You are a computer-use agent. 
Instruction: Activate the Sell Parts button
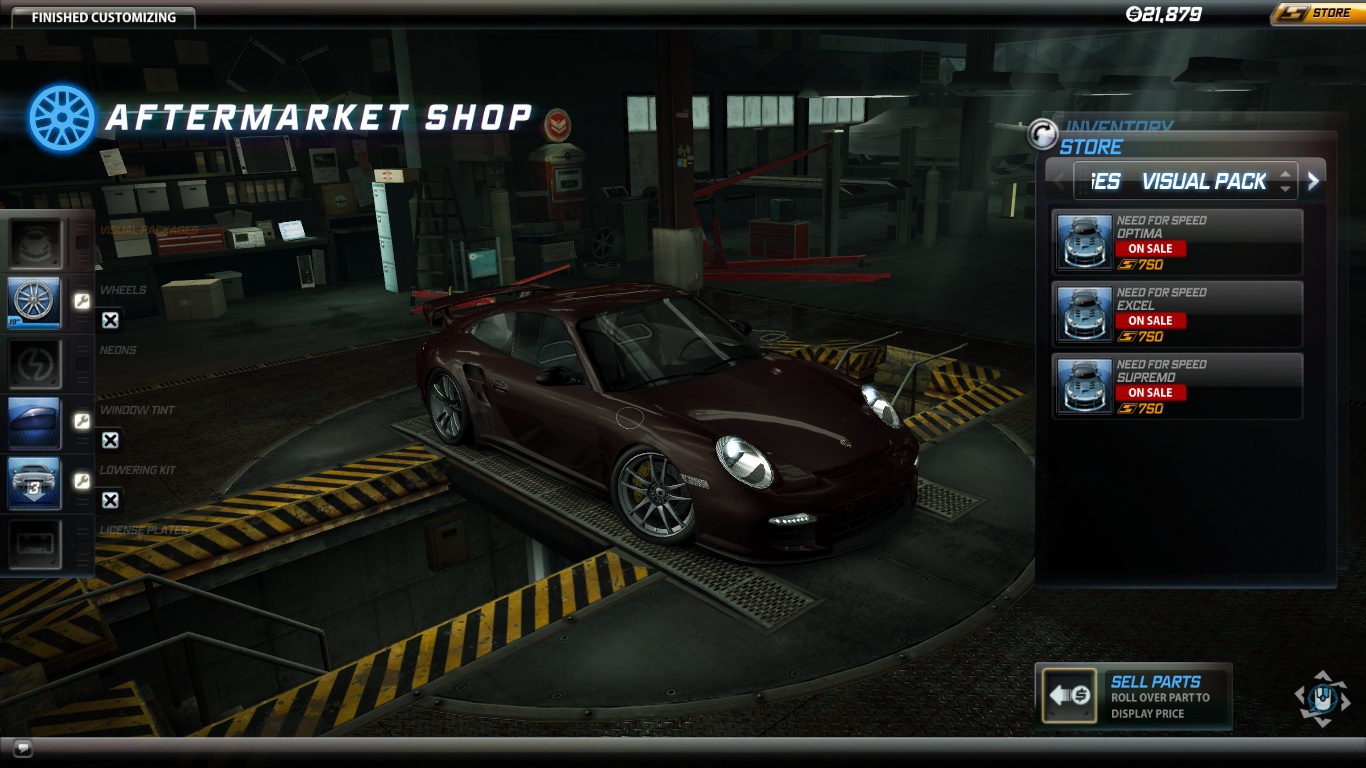[x=1068, y=695]
